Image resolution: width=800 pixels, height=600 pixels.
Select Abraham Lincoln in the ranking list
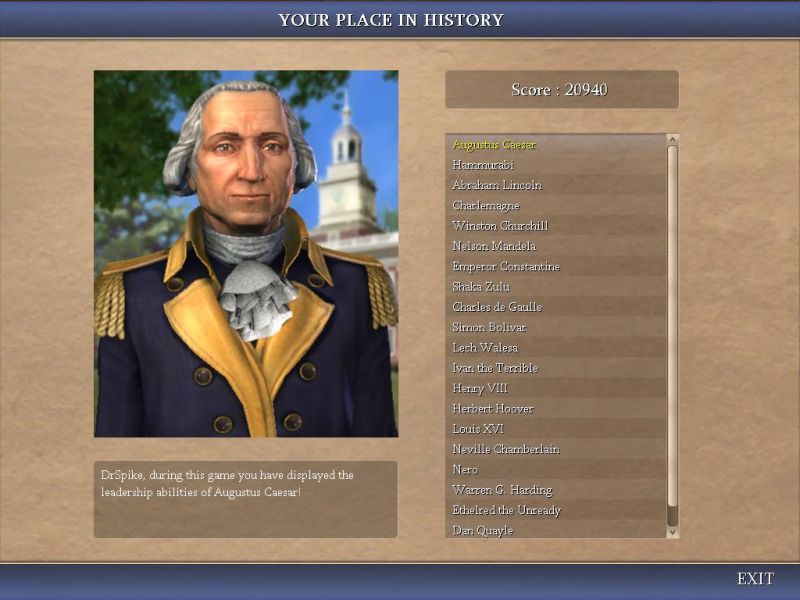tap(497, 185)
